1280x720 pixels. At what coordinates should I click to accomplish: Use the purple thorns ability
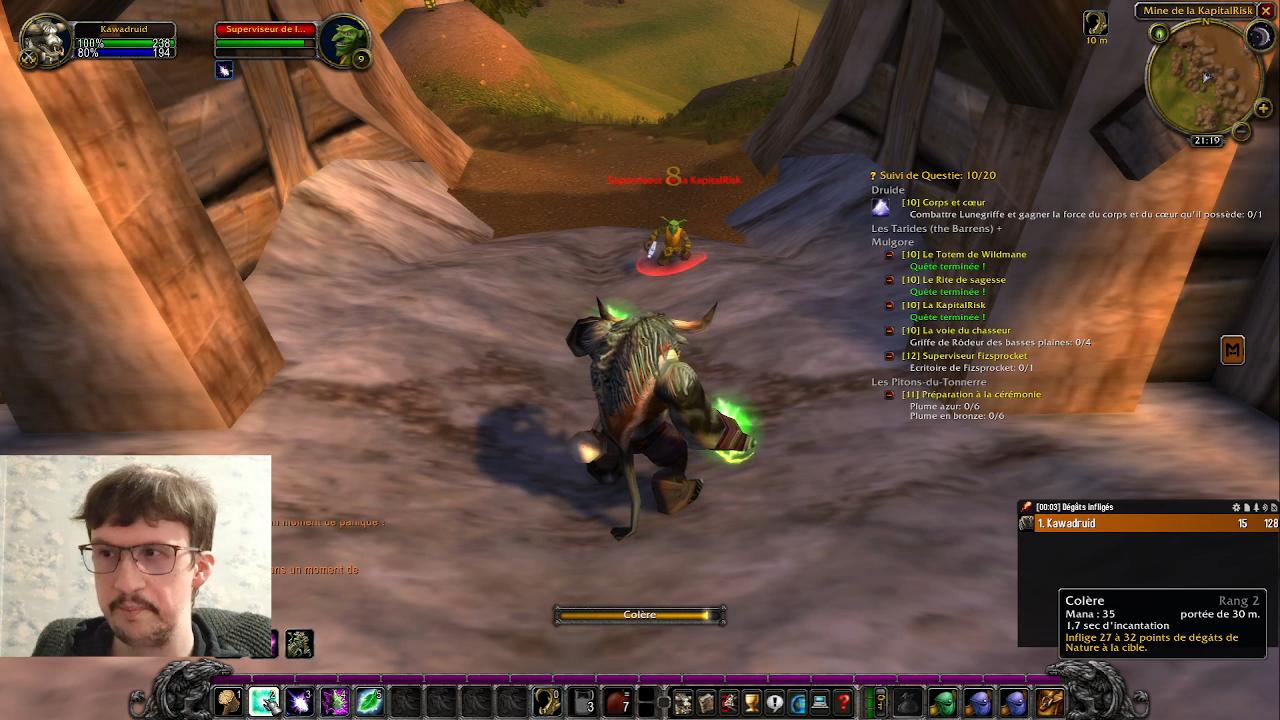pyautogui.click(x=334, y=702)
